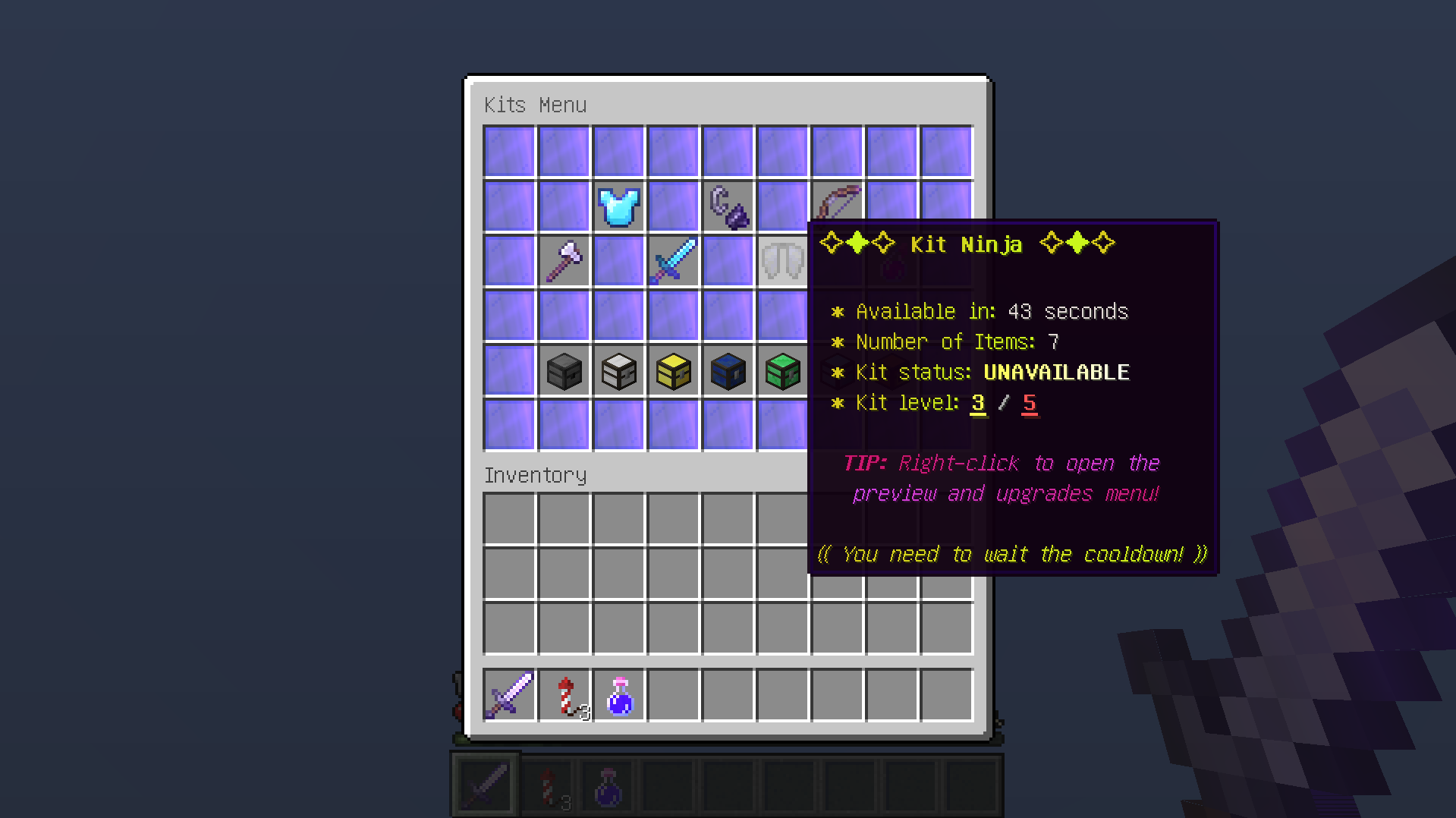Screen dimensions: 1456x818
Task: Open the green chest
Action: pos(782,371)
